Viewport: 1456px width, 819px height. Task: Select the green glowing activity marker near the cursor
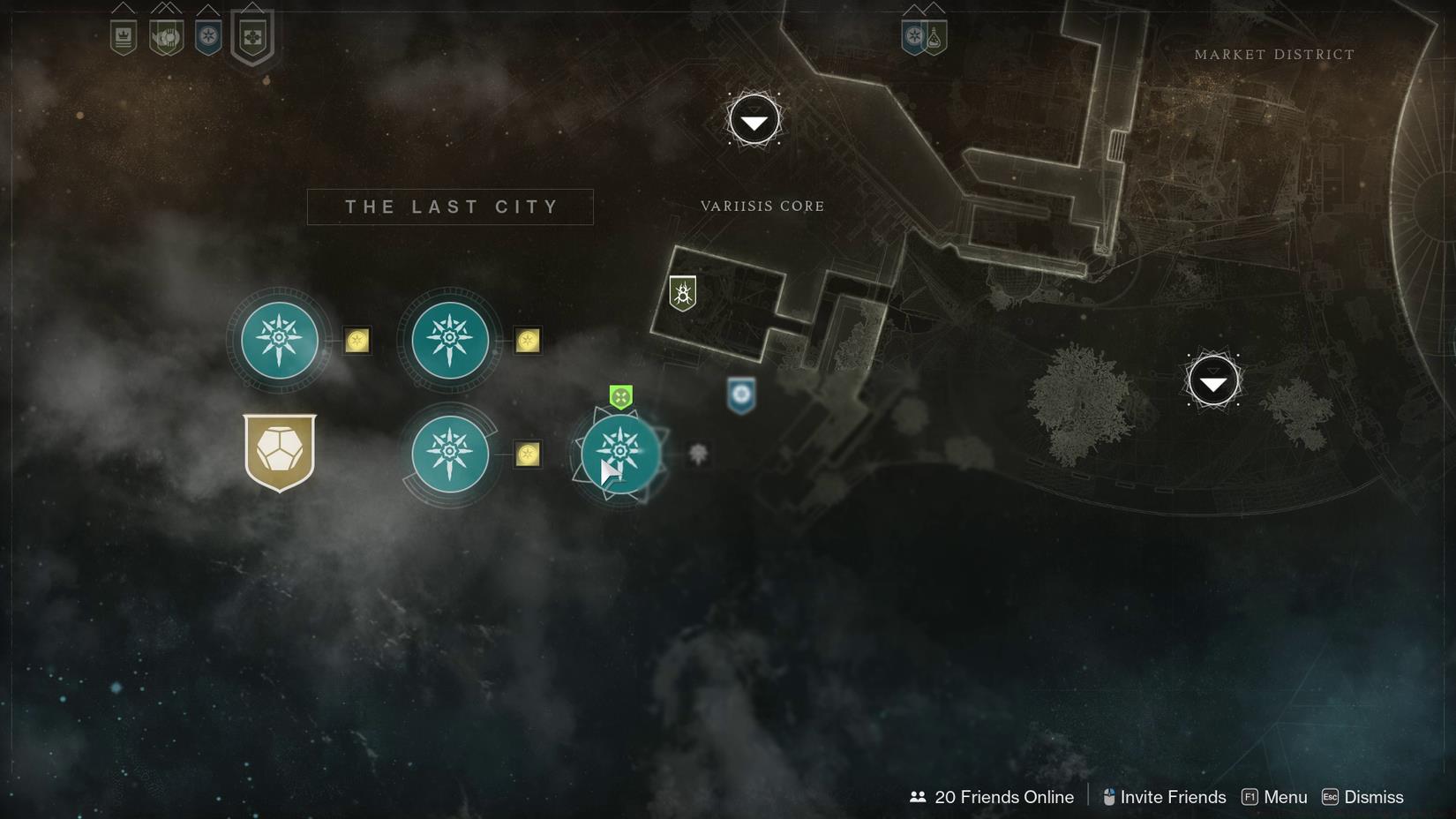(621, 396)
